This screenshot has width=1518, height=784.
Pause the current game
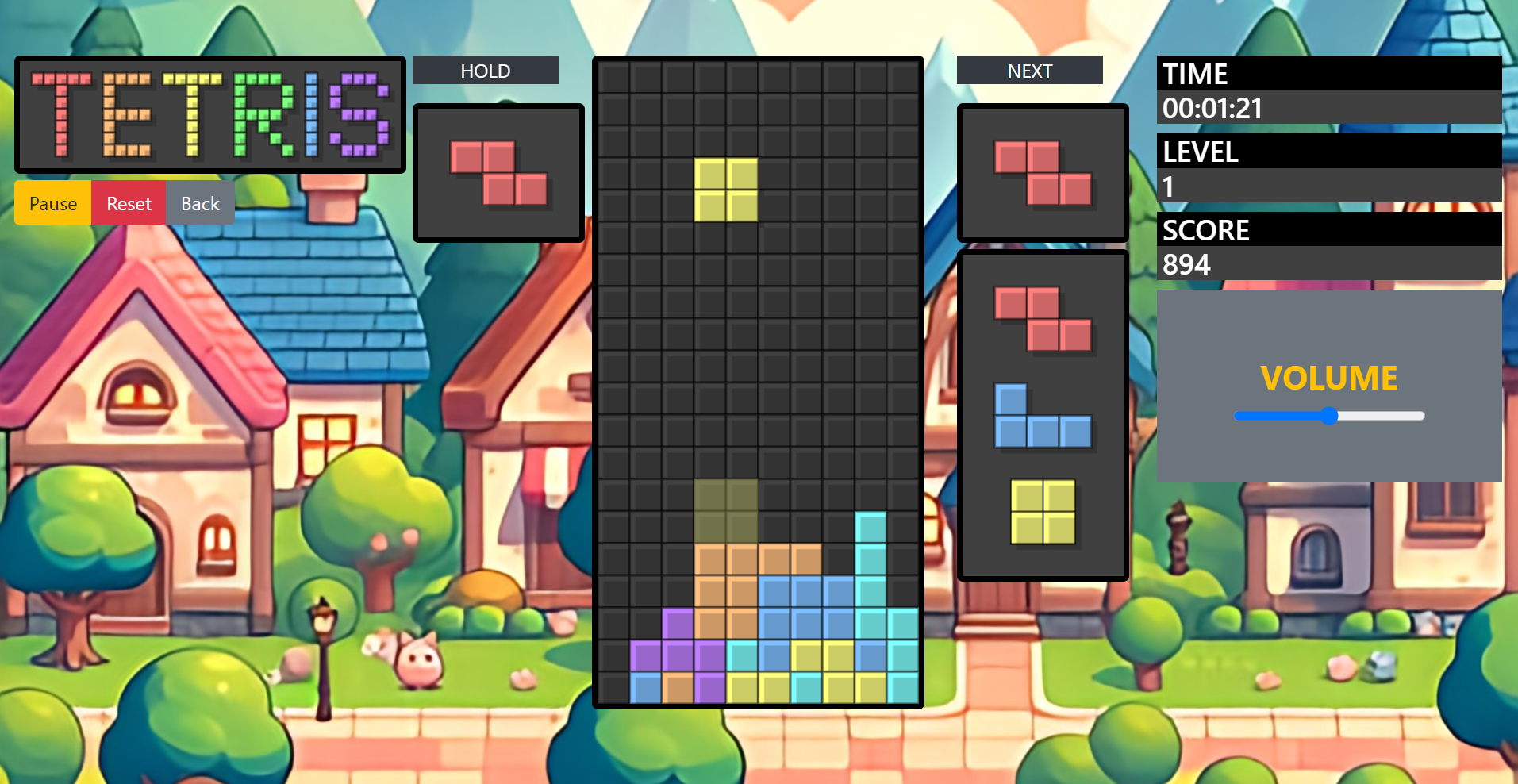coord(51,203)
